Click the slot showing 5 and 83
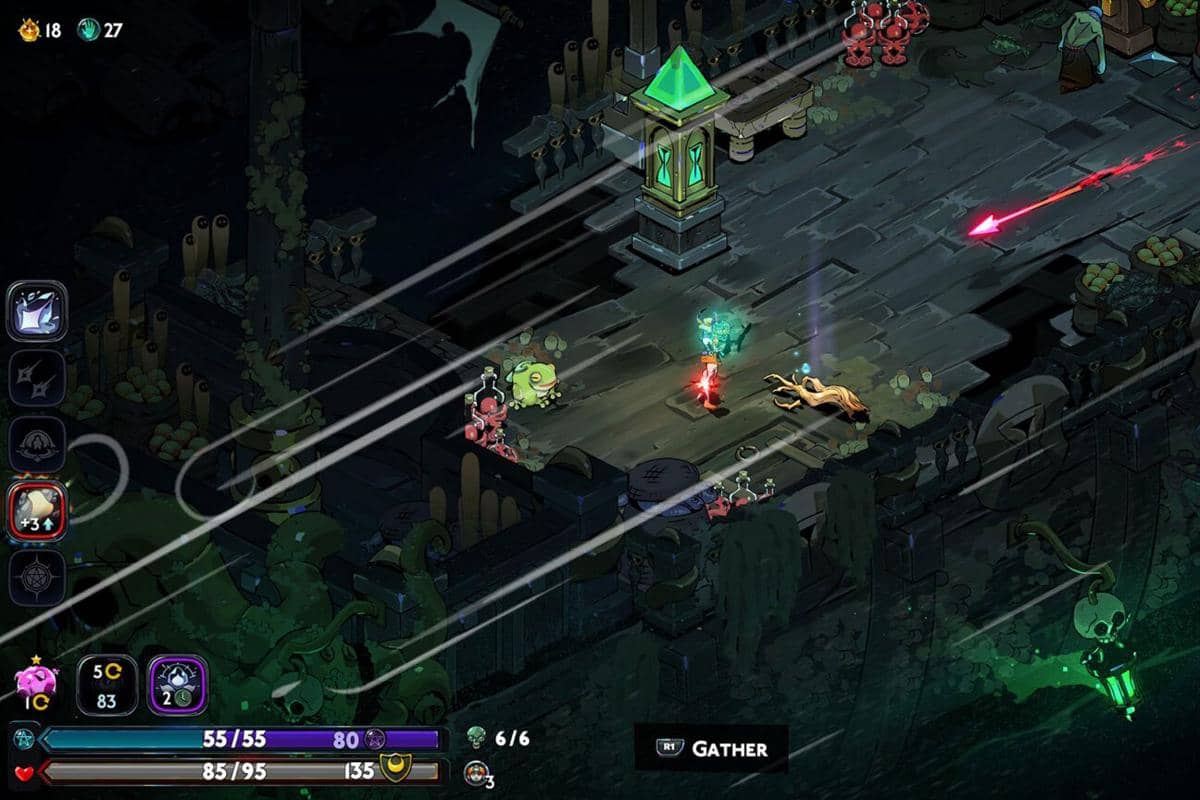This screenshot has width=1200, height=800. click(x=104, y=684)
